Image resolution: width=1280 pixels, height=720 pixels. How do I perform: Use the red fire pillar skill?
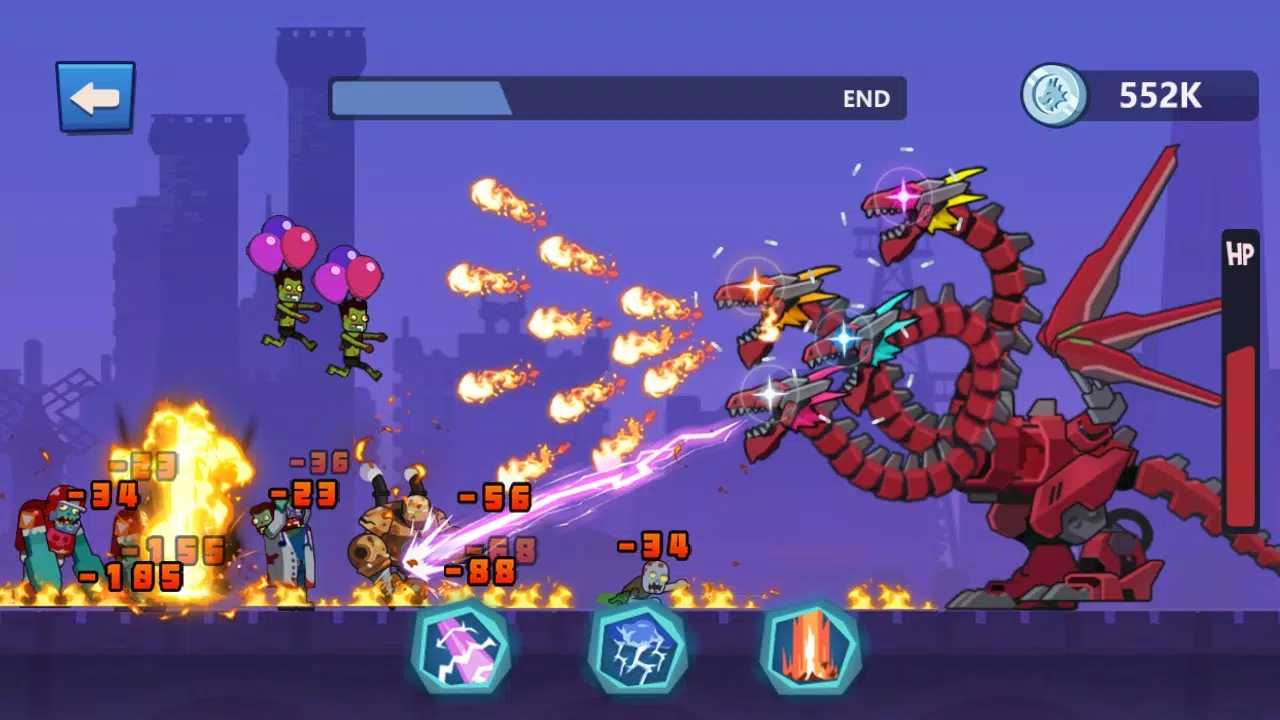810,649
